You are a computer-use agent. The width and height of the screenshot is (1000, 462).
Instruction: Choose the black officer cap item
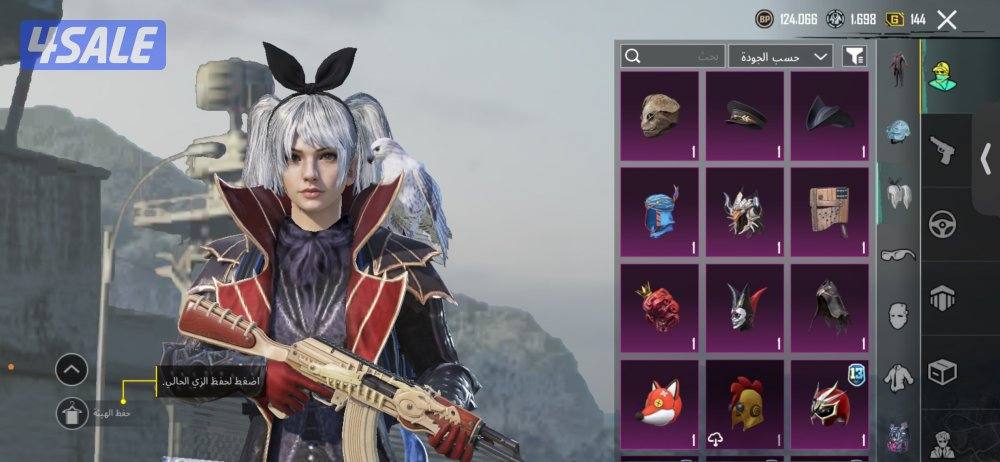point(745,115)
